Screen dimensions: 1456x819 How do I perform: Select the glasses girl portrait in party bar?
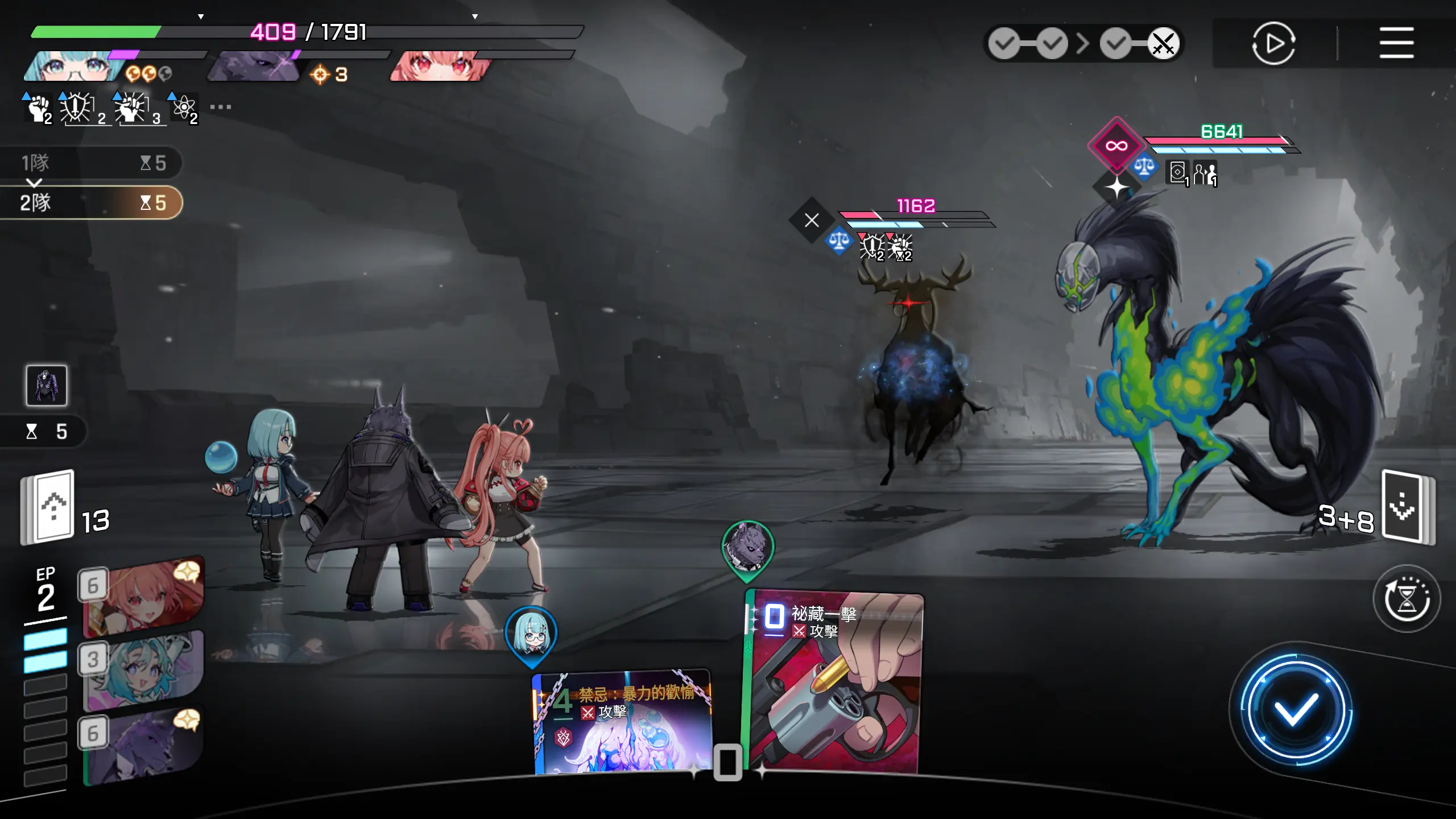[x=73, y=67]
